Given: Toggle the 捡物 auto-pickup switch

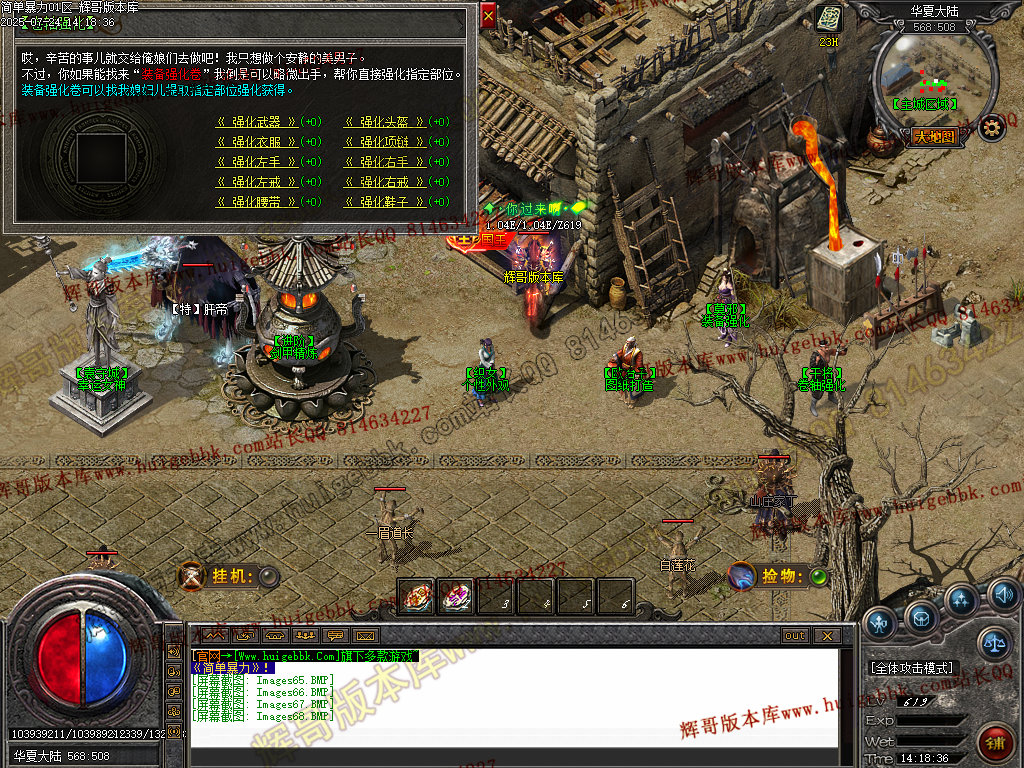Looking at the screenshot, I should pos(819,576).
